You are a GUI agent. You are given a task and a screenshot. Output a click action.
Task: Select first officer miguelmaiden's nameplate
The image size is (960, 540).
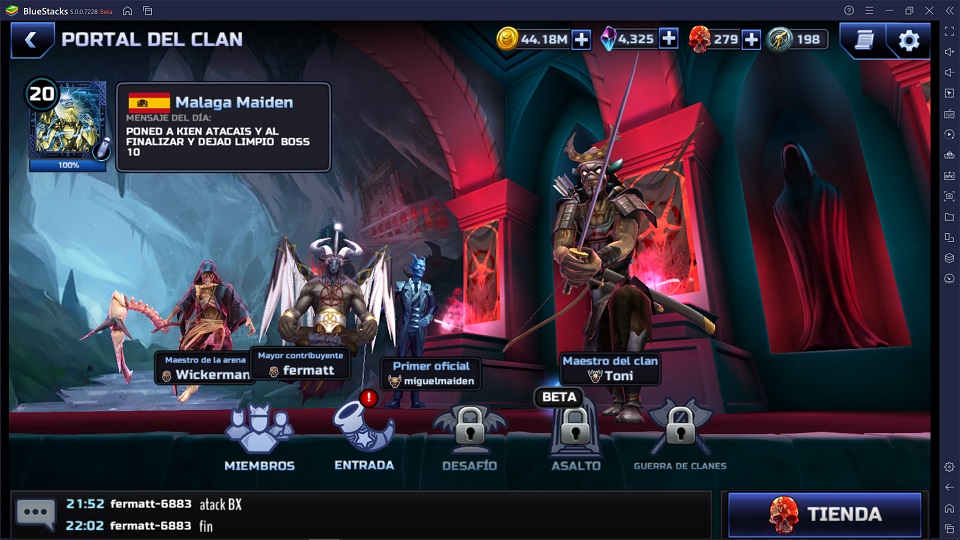click(431, 374)
